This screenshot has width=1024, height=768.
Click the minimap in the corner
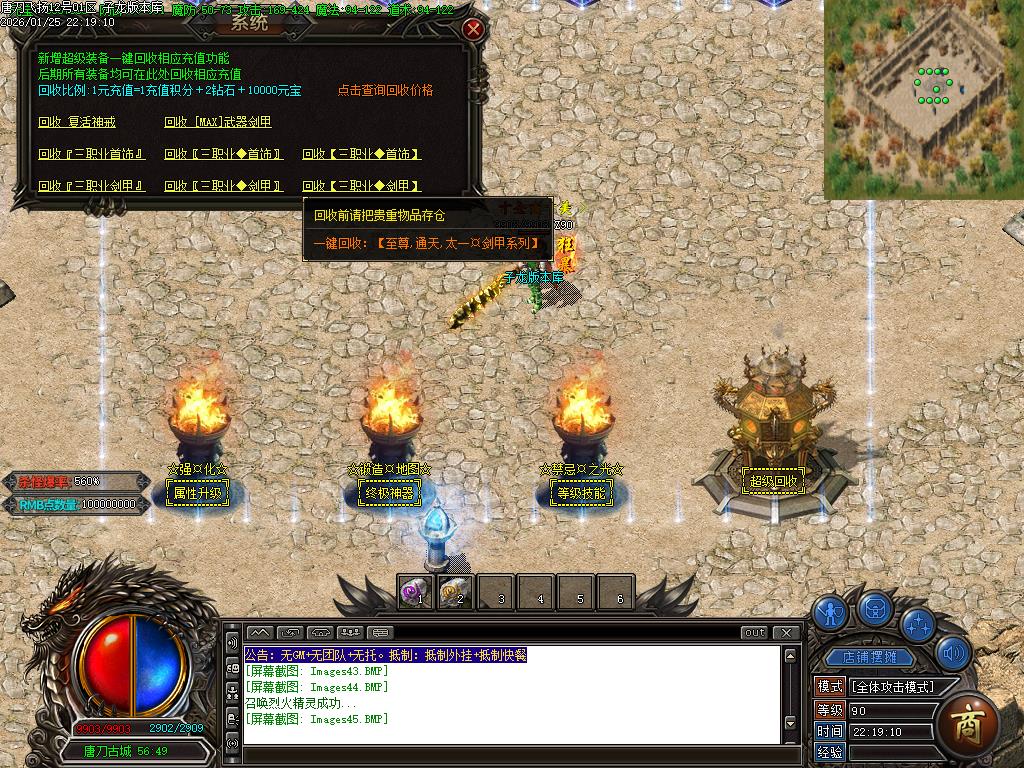pos(923,98)
